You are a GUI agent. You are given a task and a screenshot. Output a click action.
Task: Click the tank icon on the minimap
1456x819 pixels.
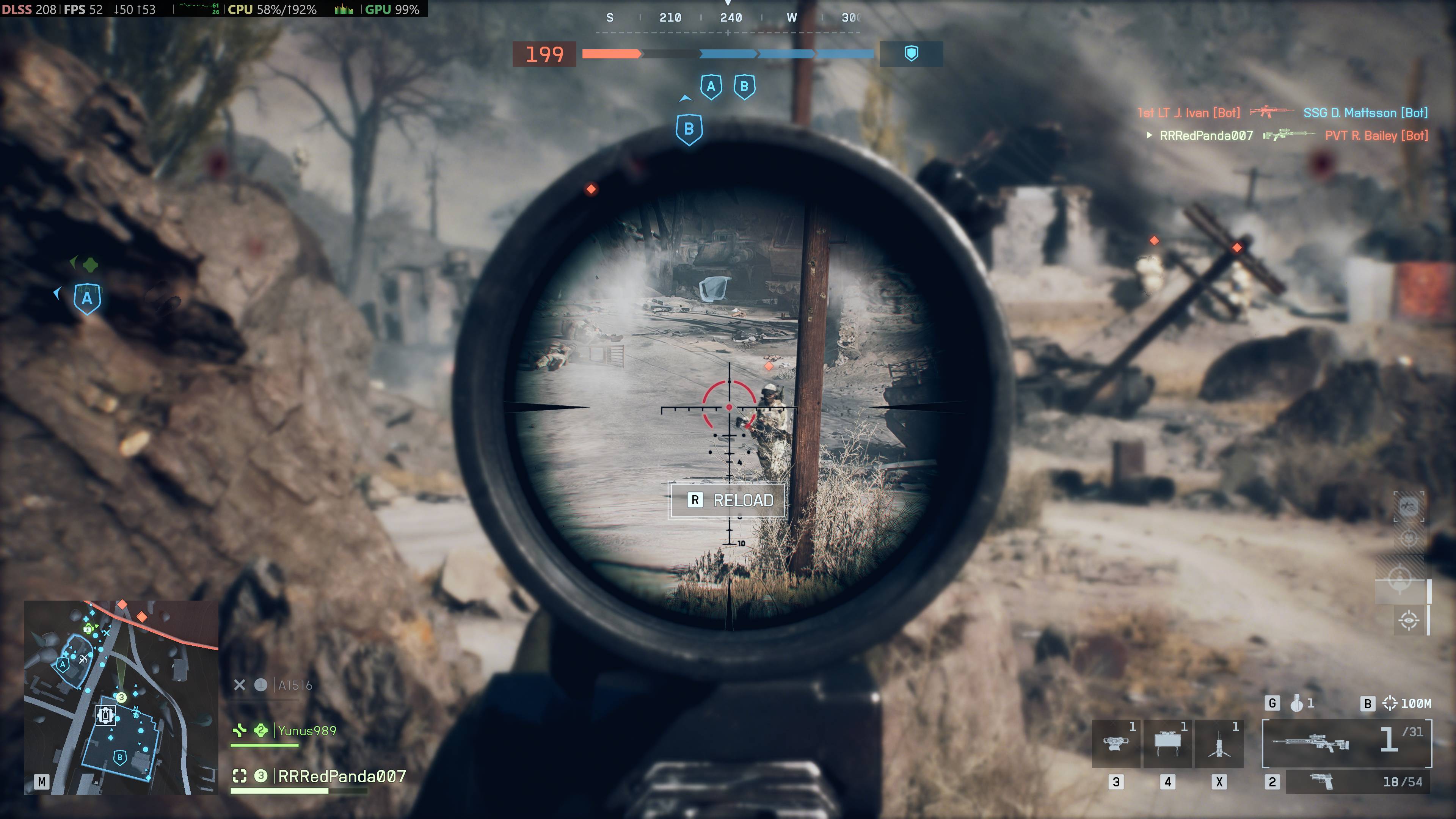pos(105,715)
